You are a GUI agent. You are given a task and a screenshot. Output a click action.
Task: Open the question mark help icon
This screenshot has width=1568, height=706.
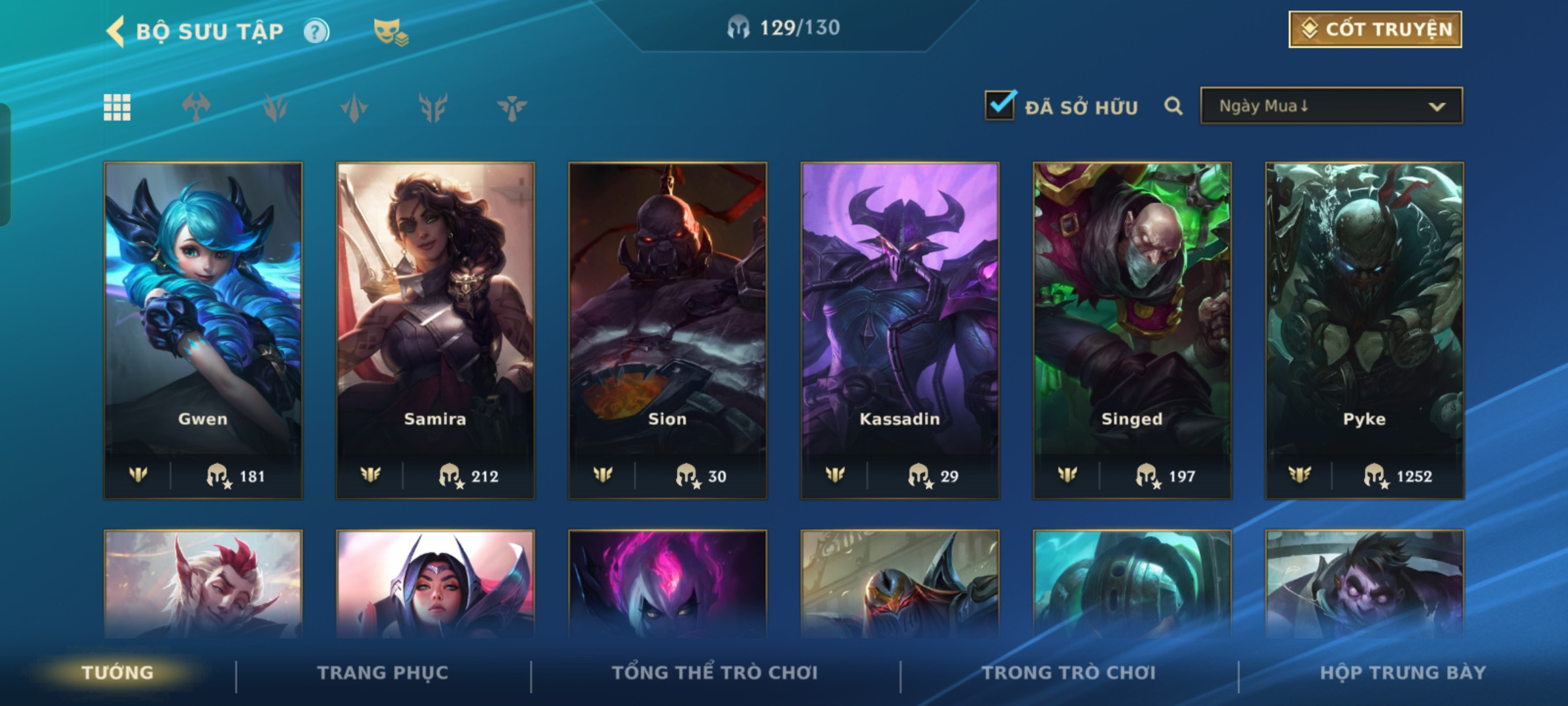point(316,31)
